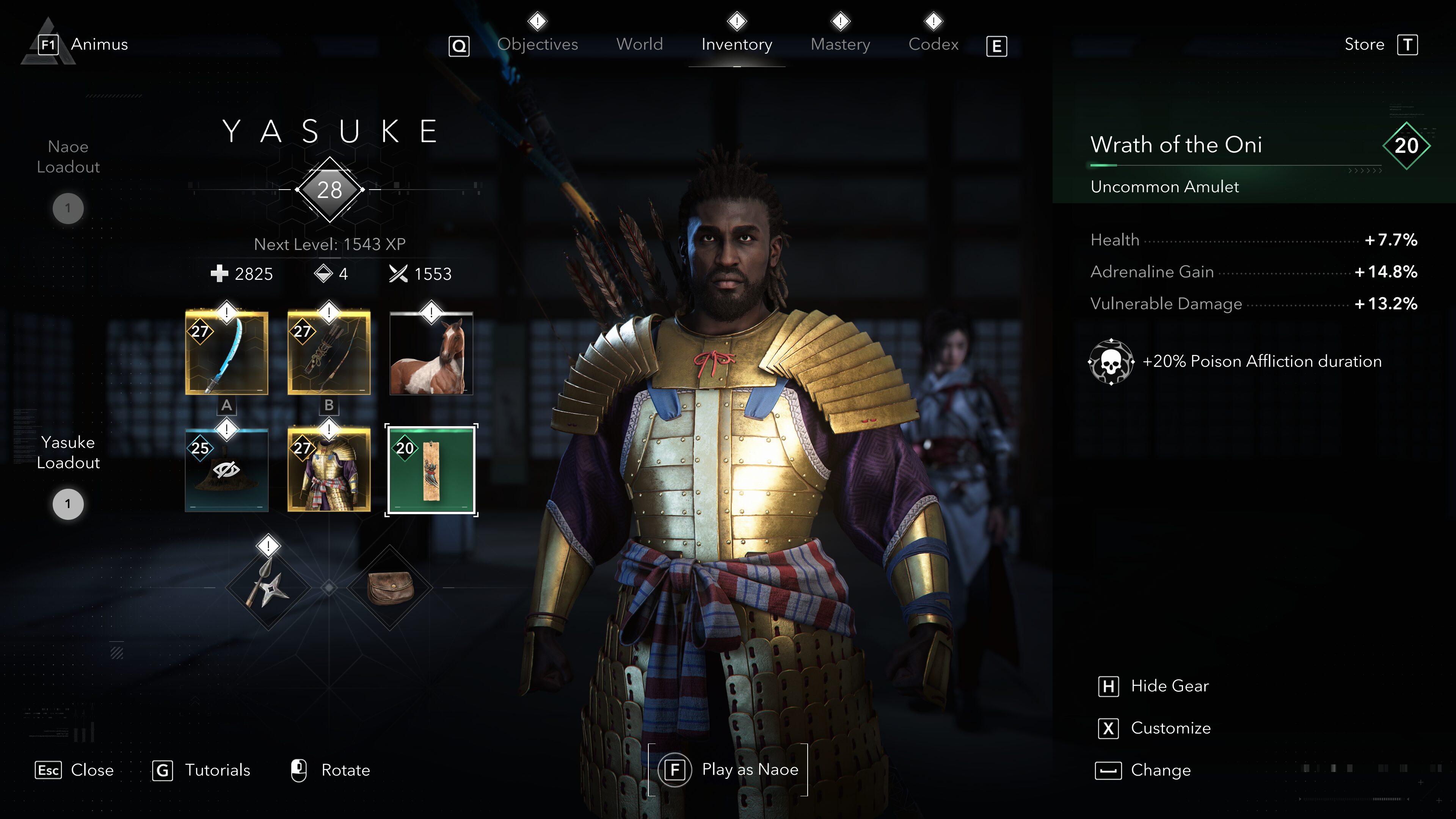Select the Inventory tab
This screenshot has height=819, width=1456.
(x=736, y=44)
